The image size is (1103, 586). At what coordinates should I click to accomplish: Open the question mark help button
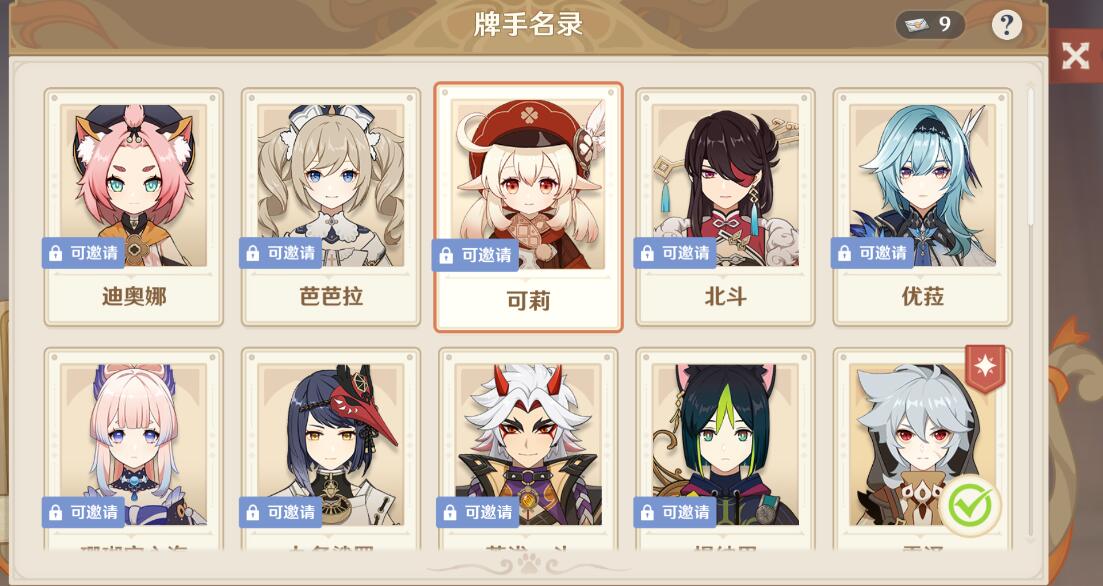tap(1006, 25)
